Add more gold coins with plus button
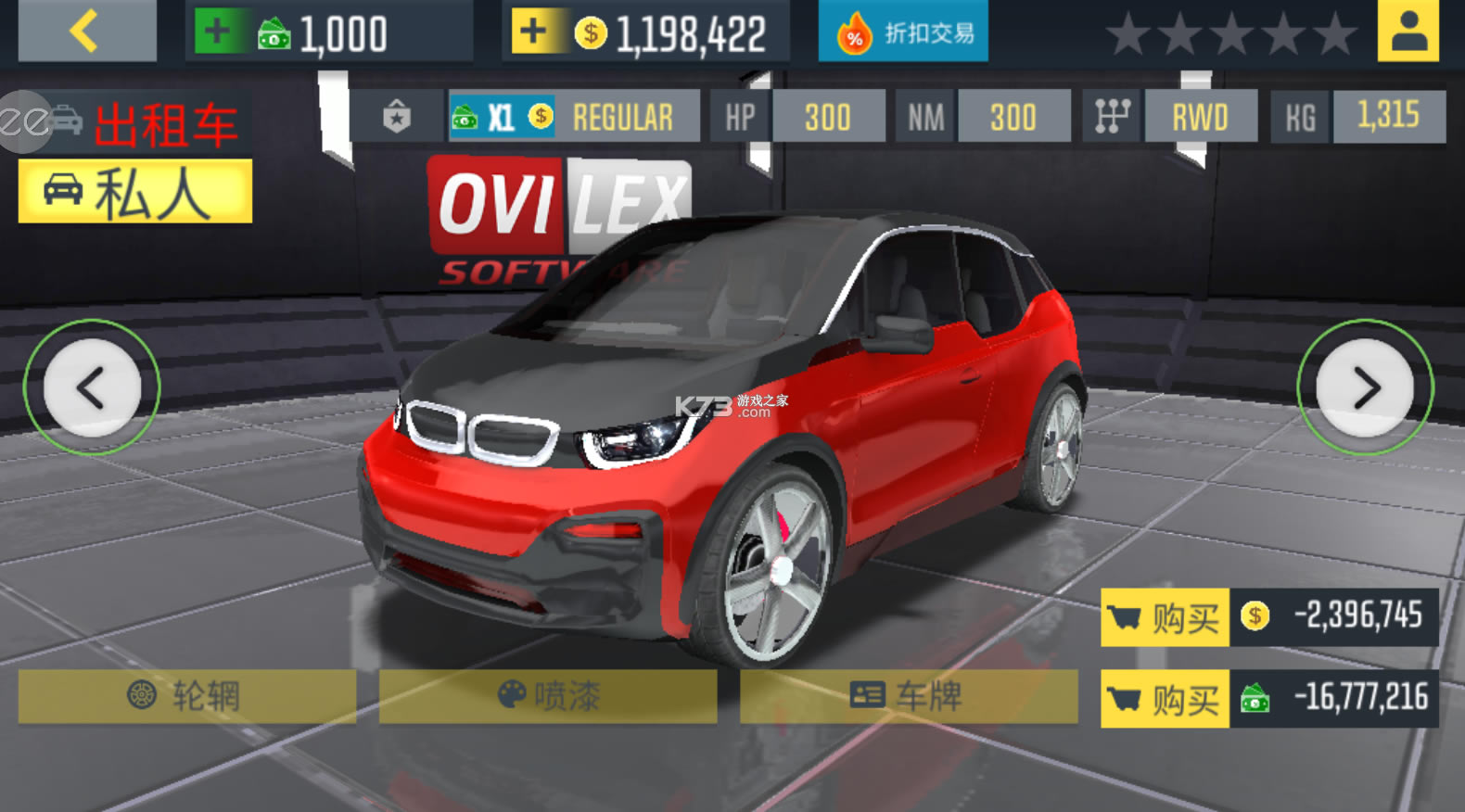 (534, 32)
